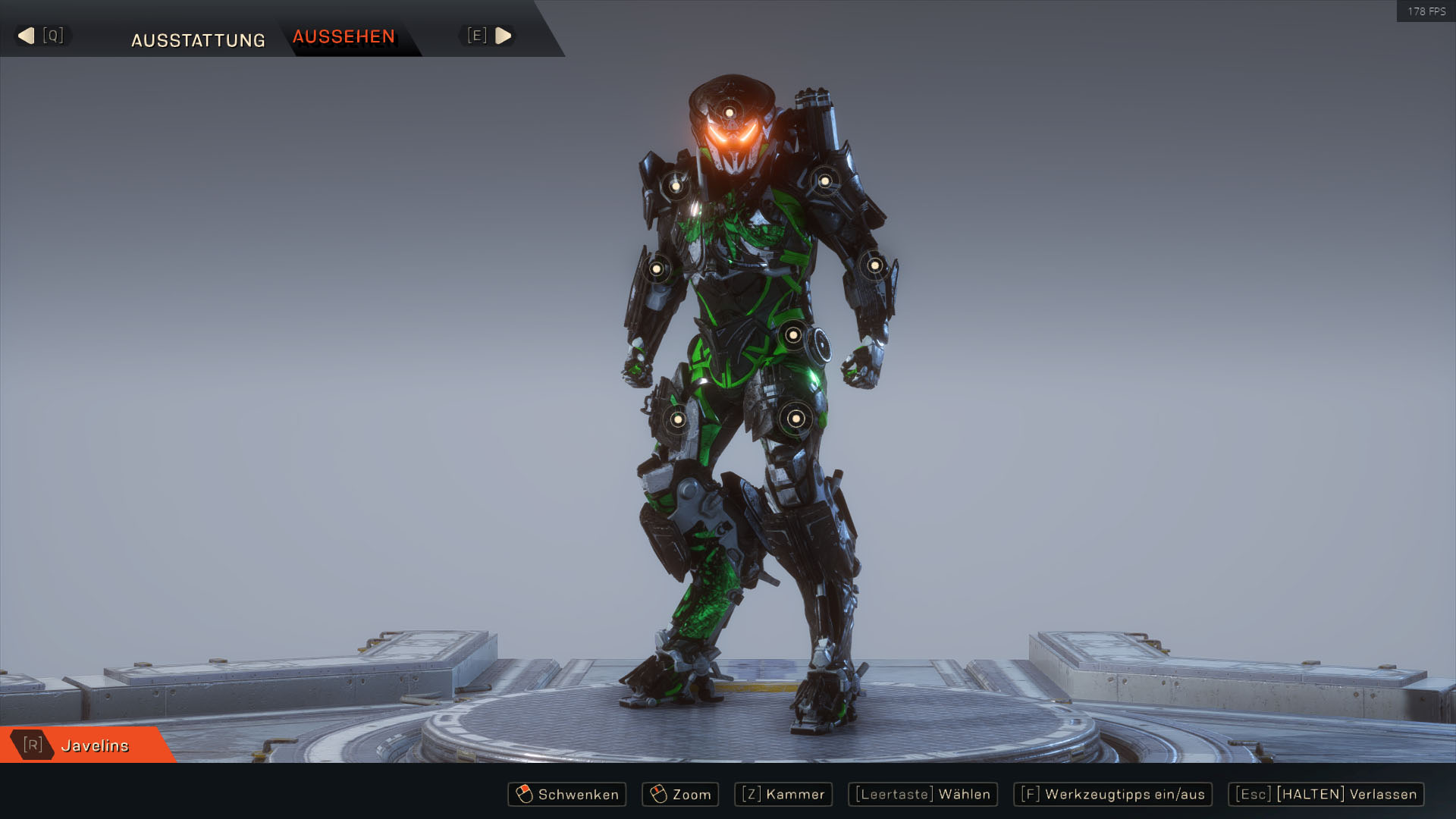The image size is (1456, 819).
Task: Click the right arrow to go to the next tab
Action: point(503,36)
